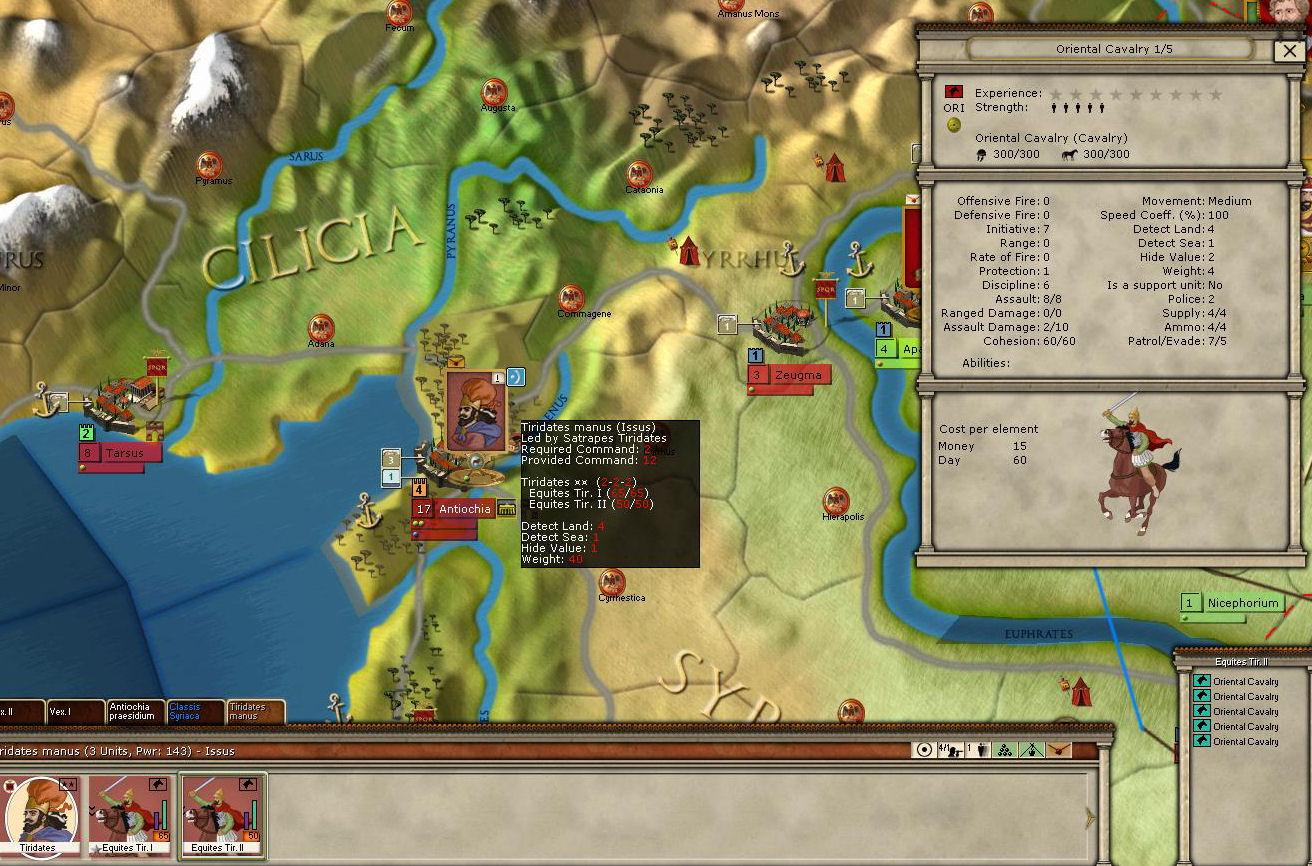Switch to the Classis Syriaca stack tab
The width and height of the screenshot is (1312, 866).
(x=195, y=711)
